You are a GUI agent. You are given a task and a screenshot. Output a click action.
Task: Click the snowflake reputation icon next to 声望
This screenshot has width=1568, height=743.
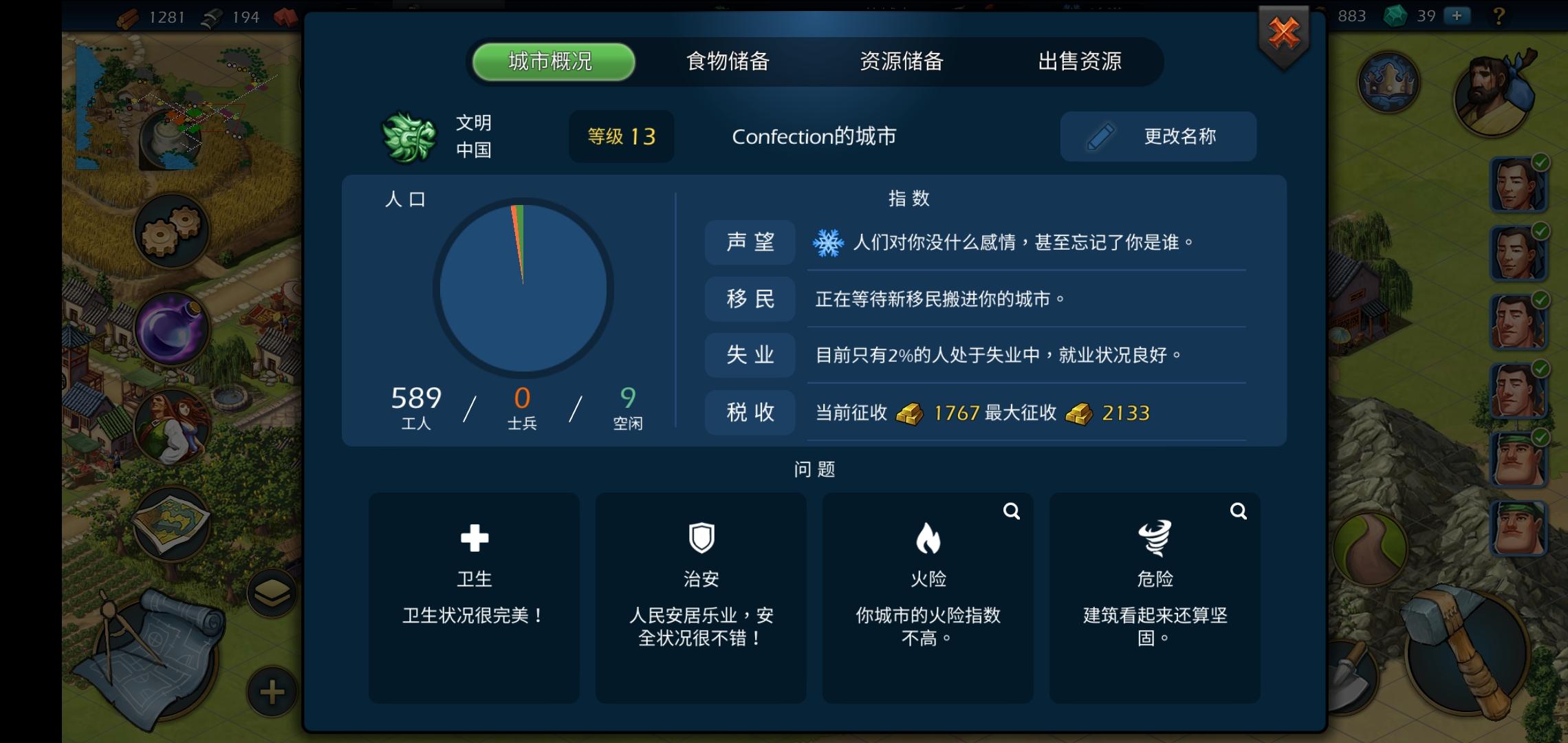[x=829, y=242]
